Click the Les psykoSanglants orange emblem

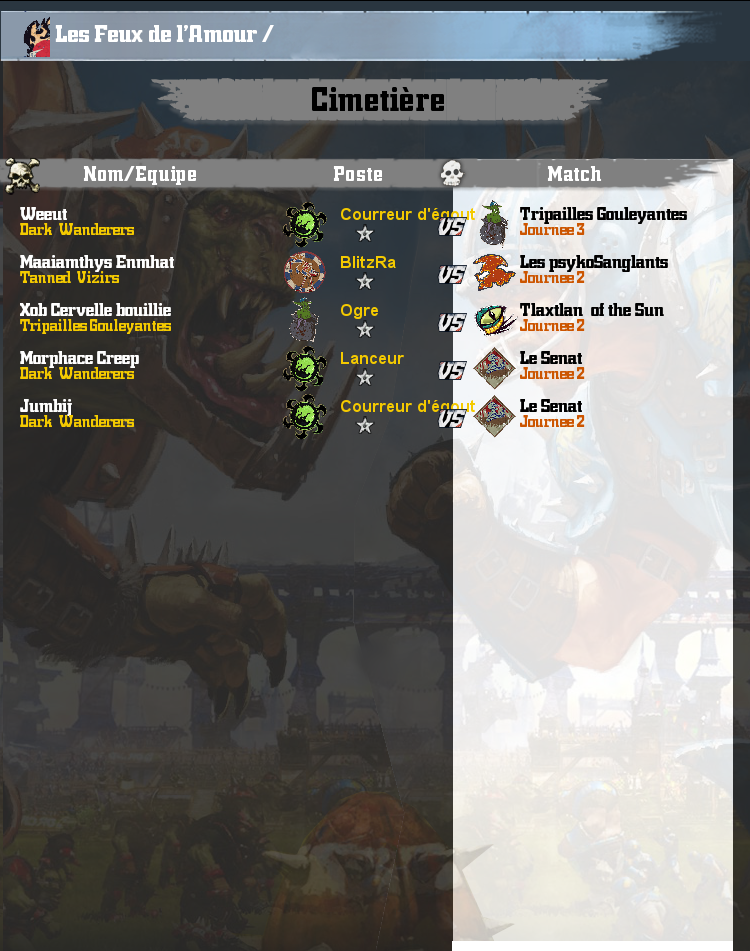(x=494, y=271)
